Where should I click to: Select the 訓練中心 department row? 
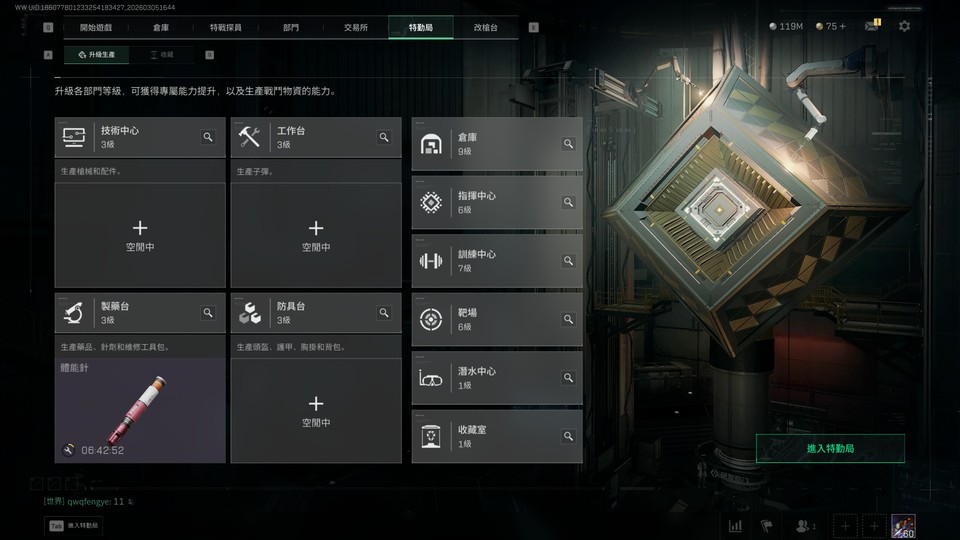click(496, 260)
